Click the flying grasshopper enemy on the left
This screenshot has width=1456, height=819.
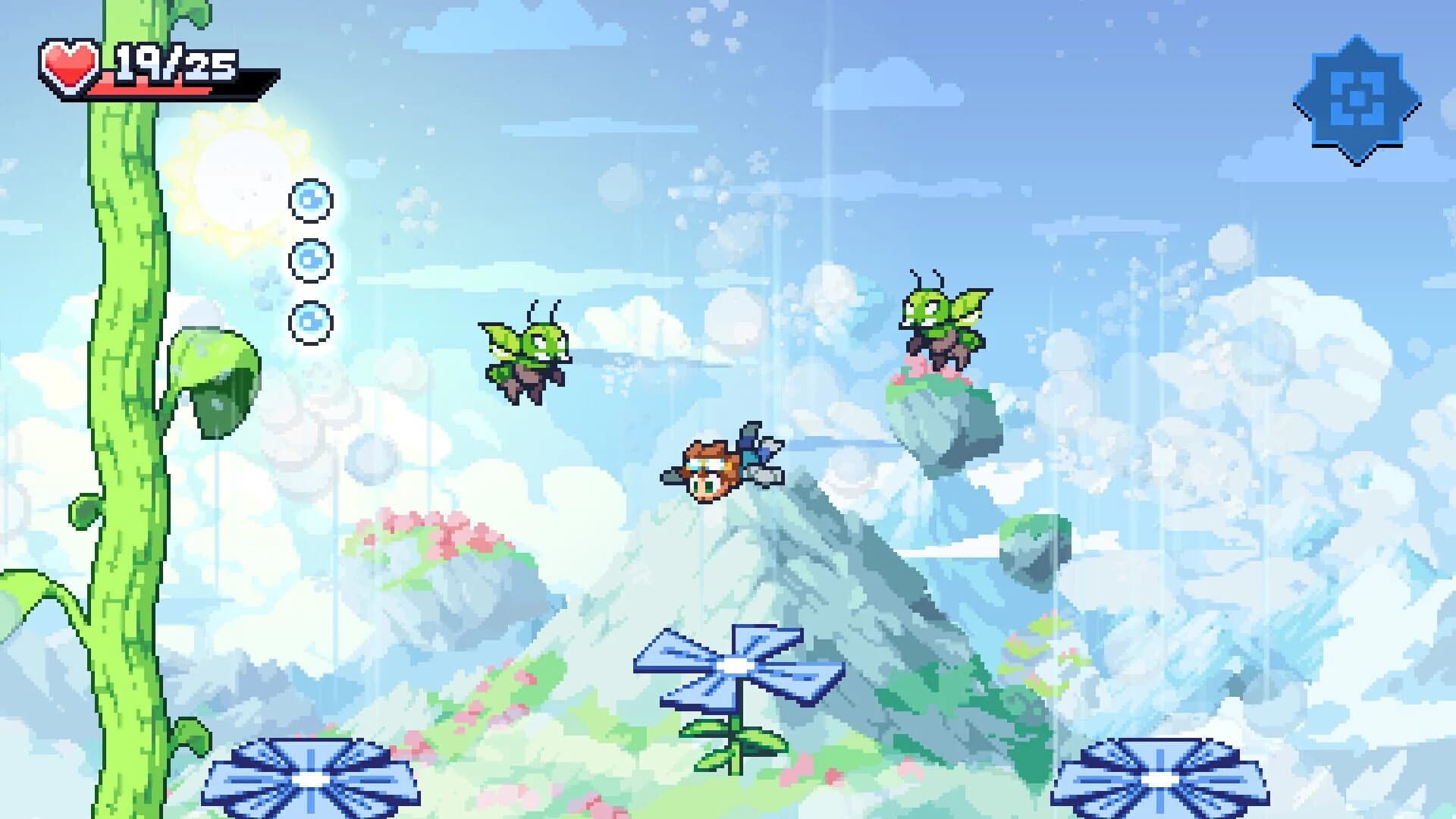523,356
